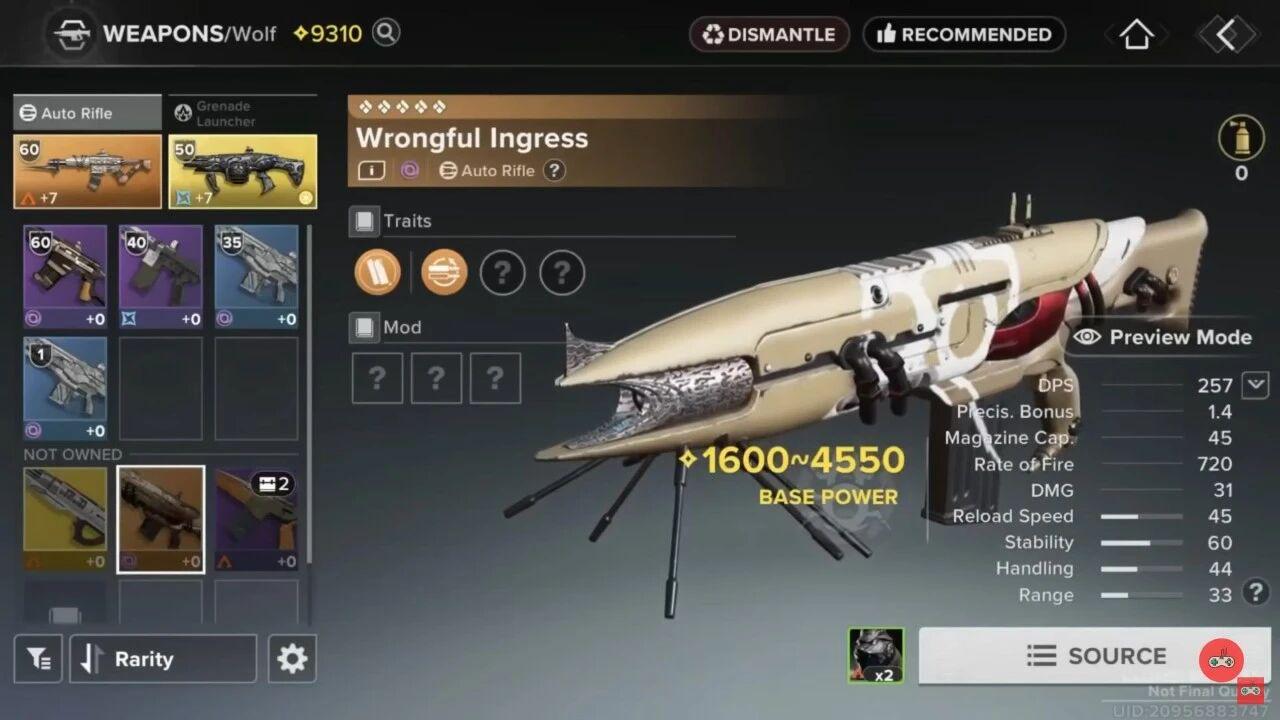1280x720 pixels.
Task: Choose the level 35 blue weapon slot
Action: click(256, 276)
